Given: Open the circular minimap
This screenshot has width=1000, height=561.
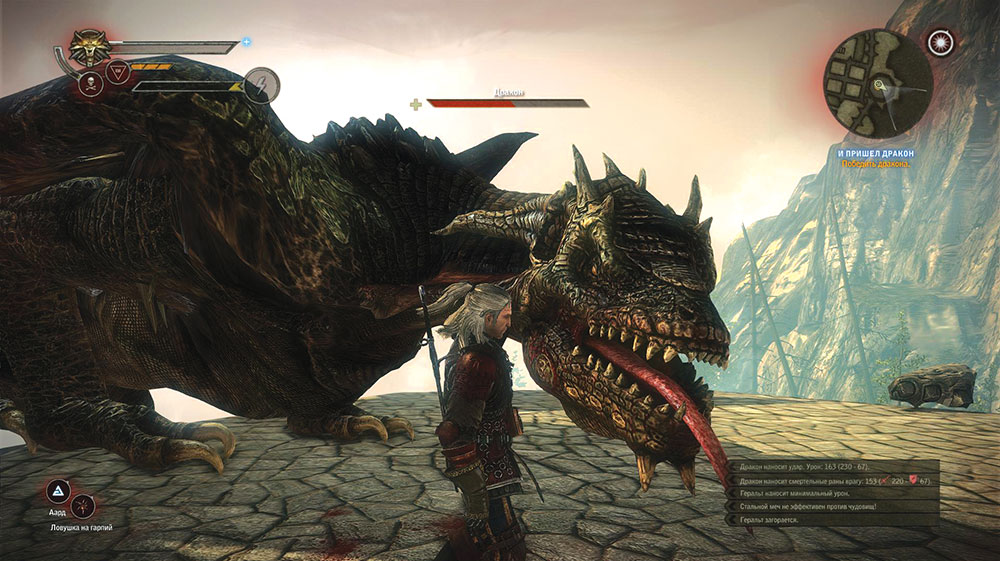Looking at the screenshot, I should [x=877, y=82].
